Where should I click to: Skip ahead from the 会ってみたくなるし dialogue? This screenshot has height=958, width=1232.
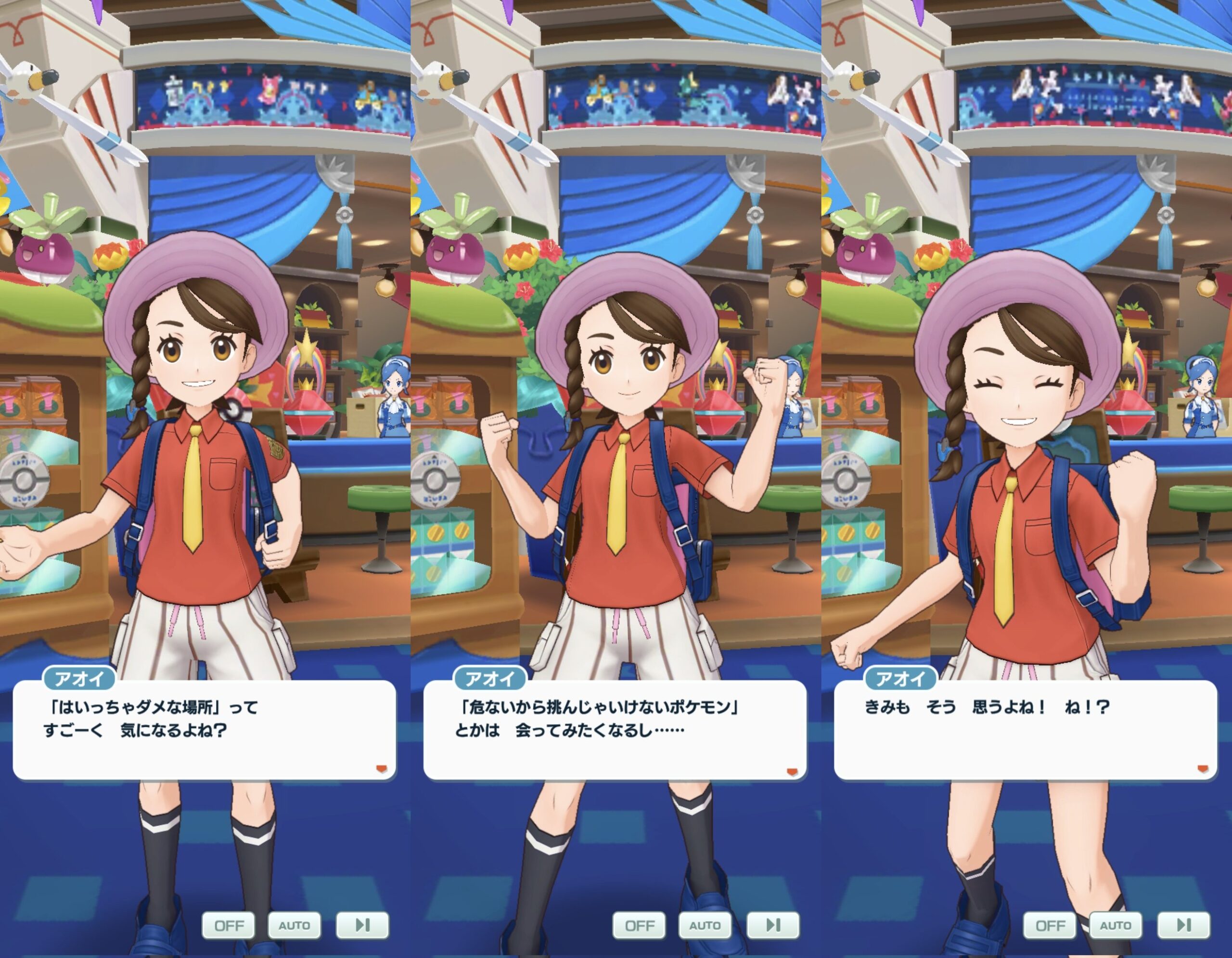773,925
